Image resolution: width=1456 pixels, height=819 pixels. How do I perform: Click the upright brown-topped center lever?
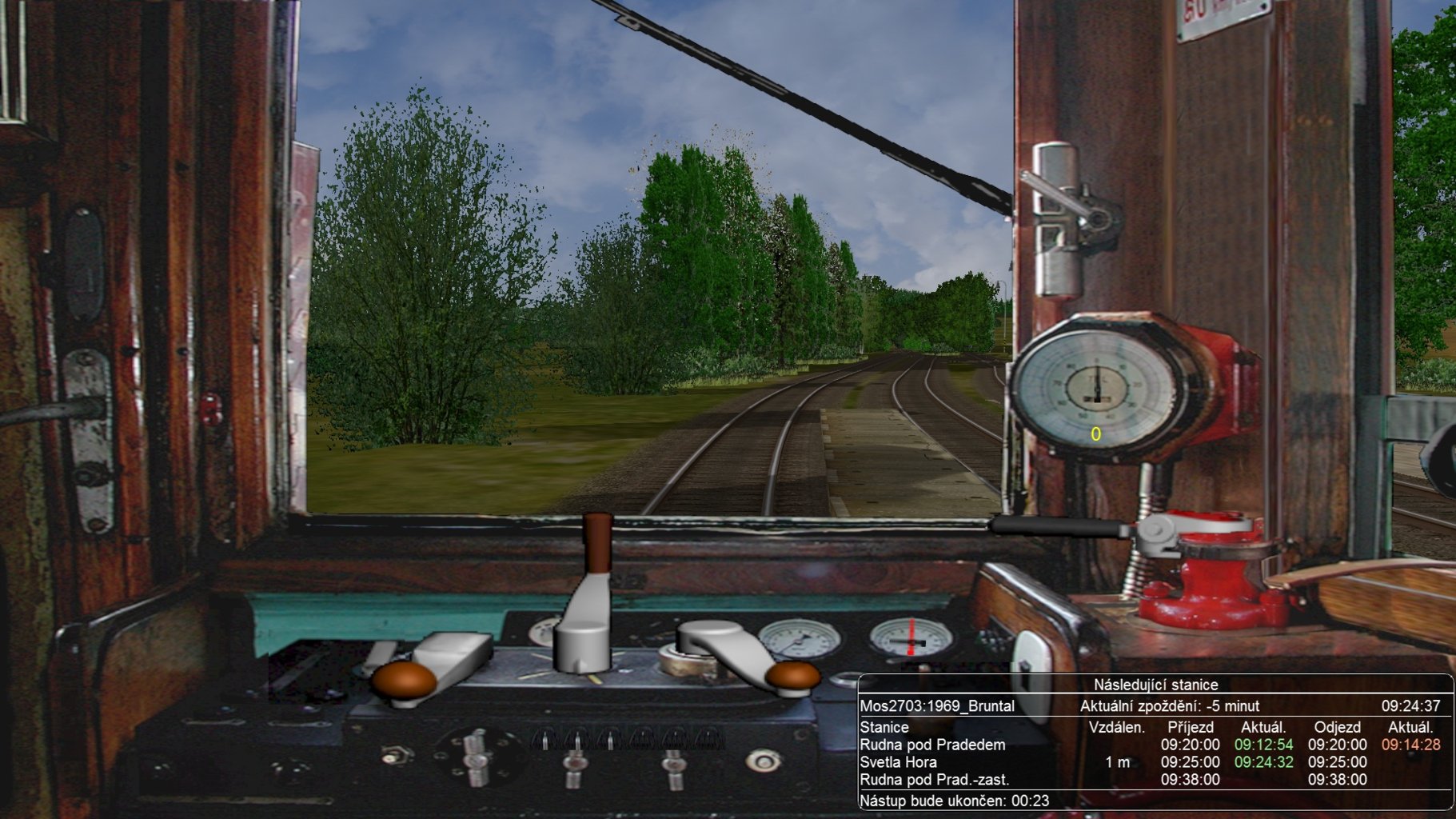(x=596, y=545)
